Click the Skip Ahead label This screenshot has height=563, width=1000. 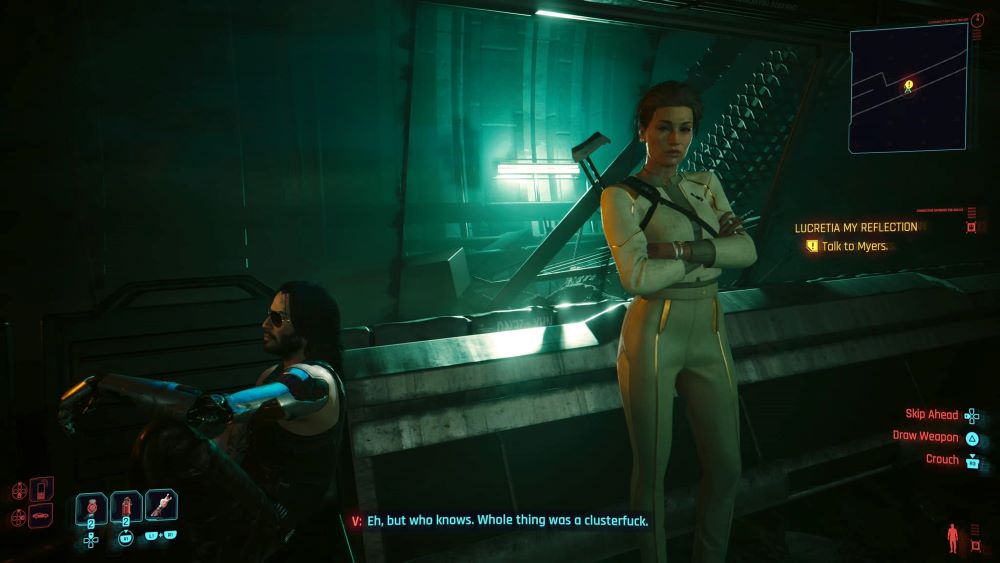click(931, 415)
